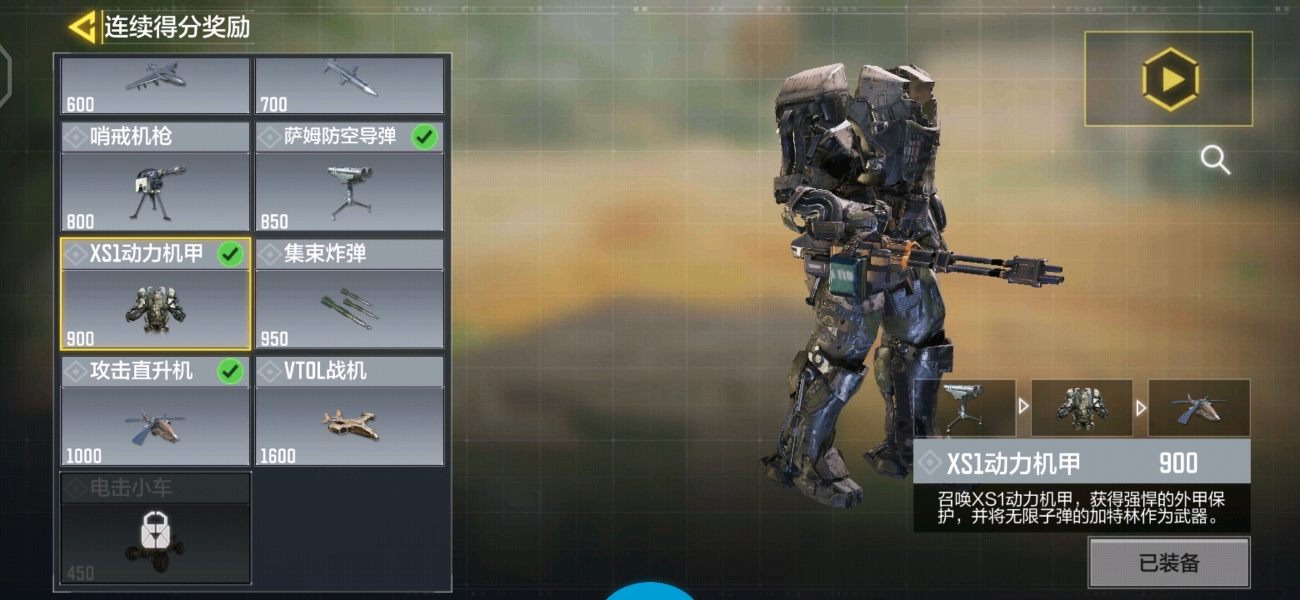Click the 已装备 button

tap(1169, 563)
